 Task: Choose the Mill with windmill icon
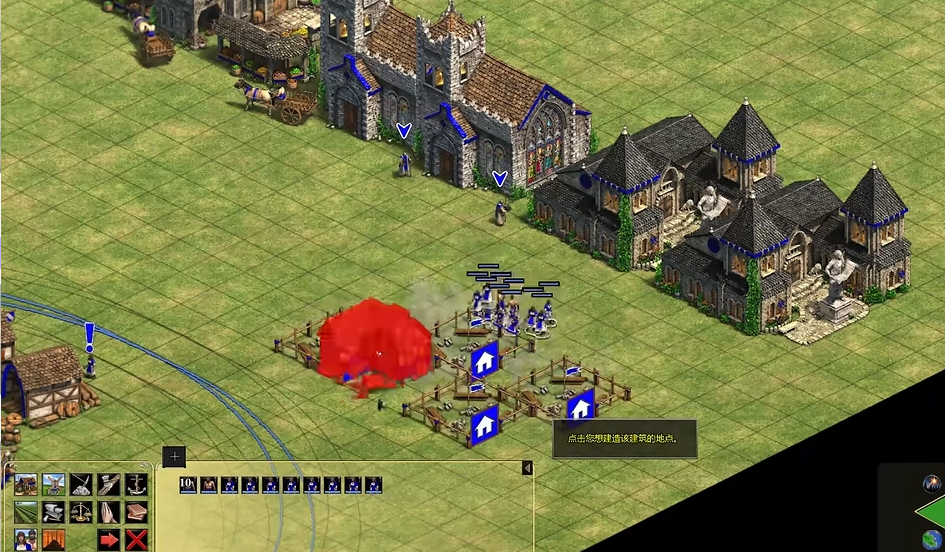[53, 485]
